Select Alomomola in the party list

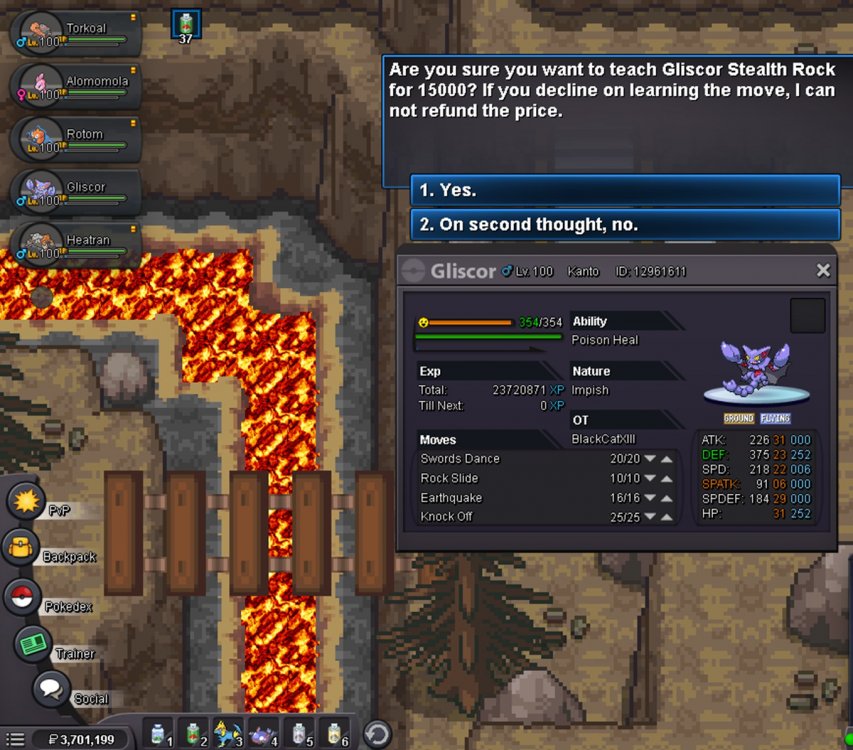pos(76,87)
